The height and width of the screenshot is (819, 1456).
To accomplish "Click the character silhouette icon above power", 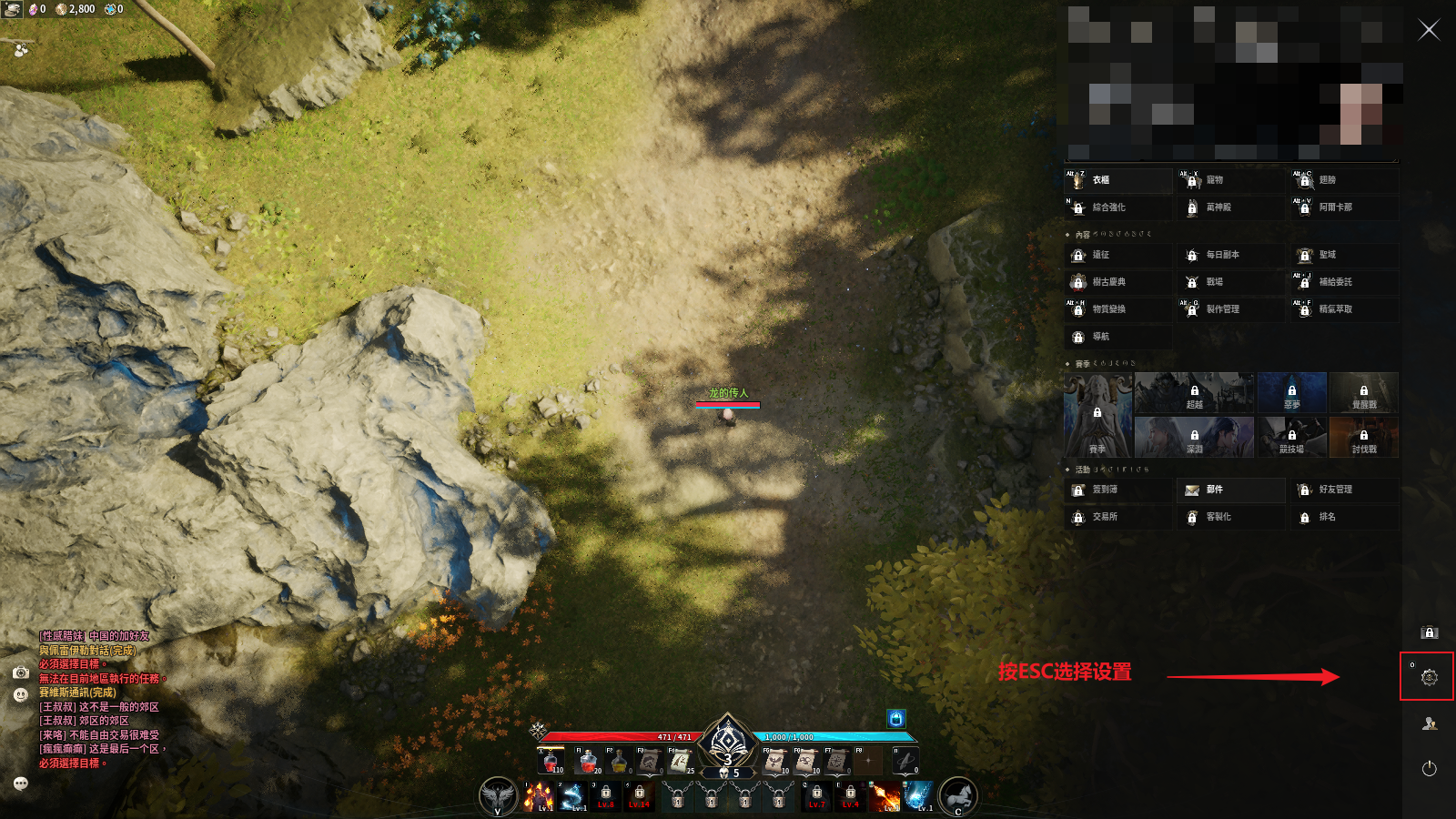I will point(1429,723).
